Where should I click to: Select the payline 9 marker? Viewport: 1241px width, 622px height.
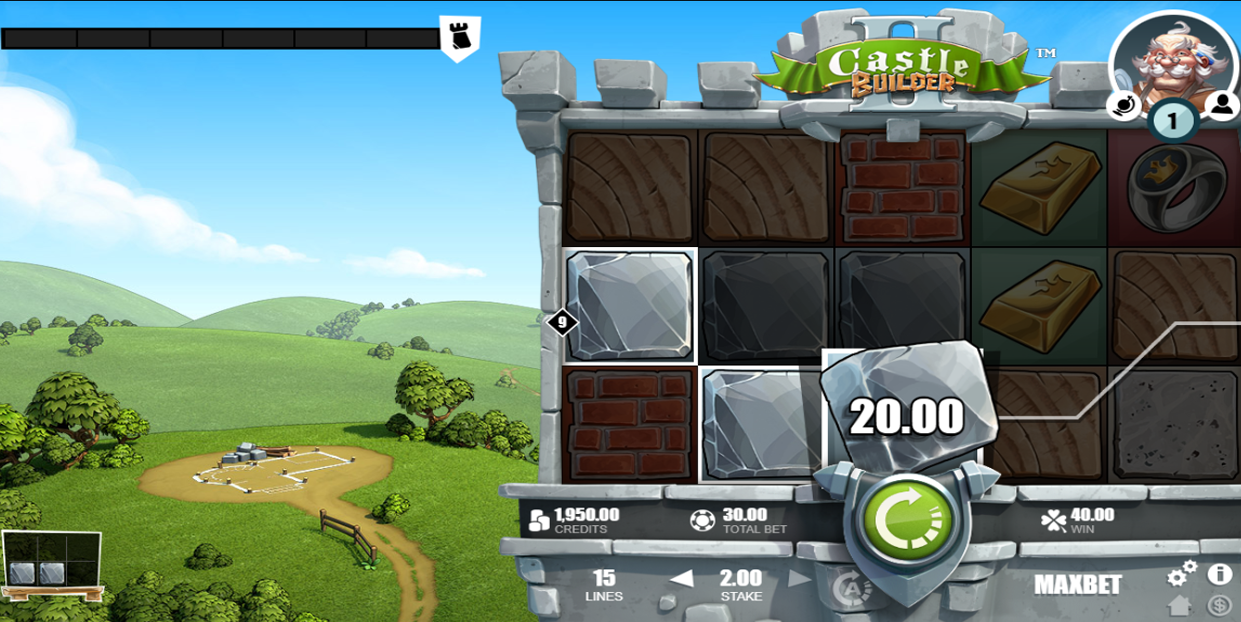pyautogui.click(x=562, y=322)
